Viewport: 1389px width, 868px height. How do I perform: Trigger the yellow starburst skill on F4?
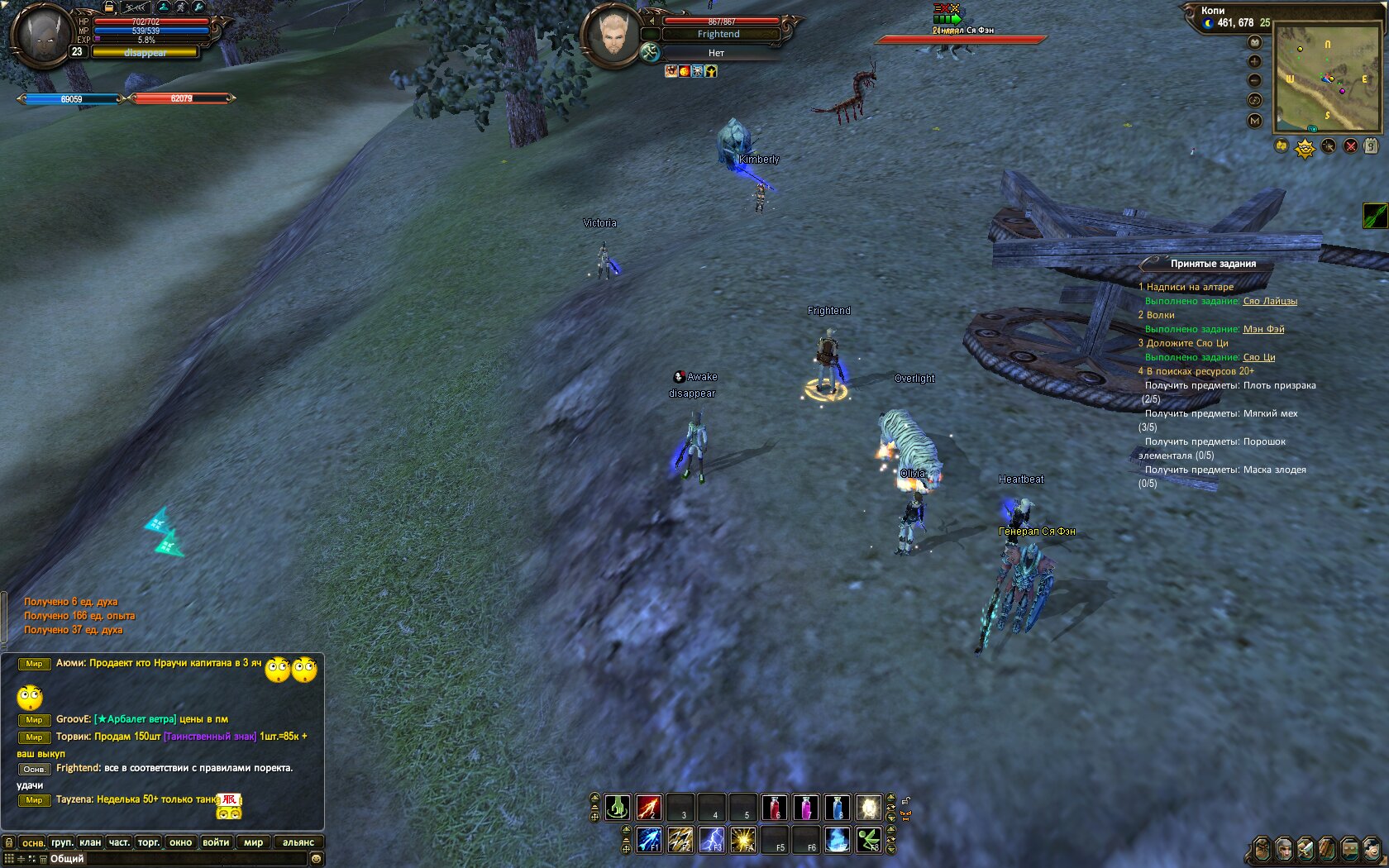pyautogui.click(x=743, y=840)
